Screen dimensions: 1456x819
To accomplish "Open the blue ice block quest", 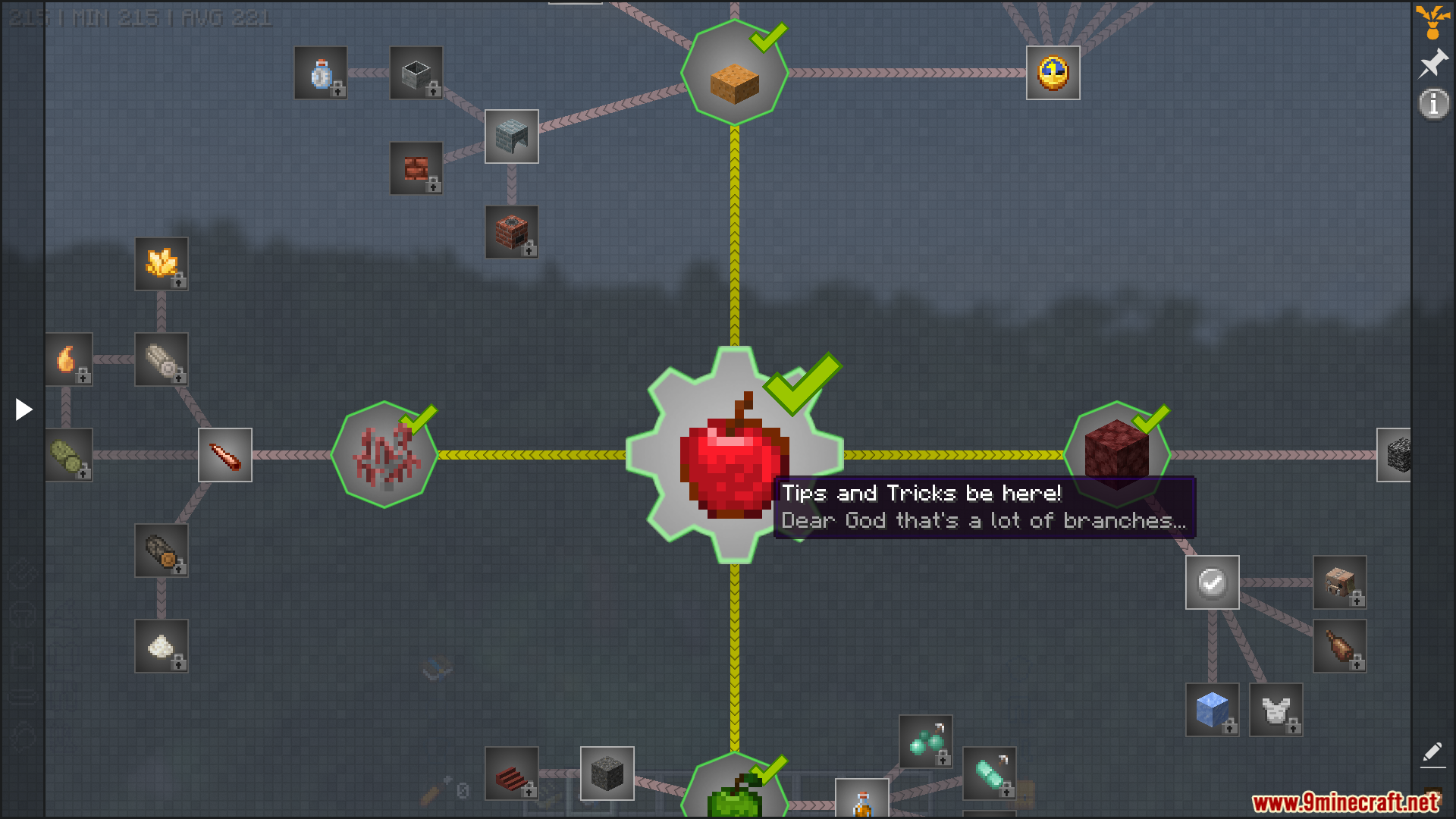I will (1212, 710).
